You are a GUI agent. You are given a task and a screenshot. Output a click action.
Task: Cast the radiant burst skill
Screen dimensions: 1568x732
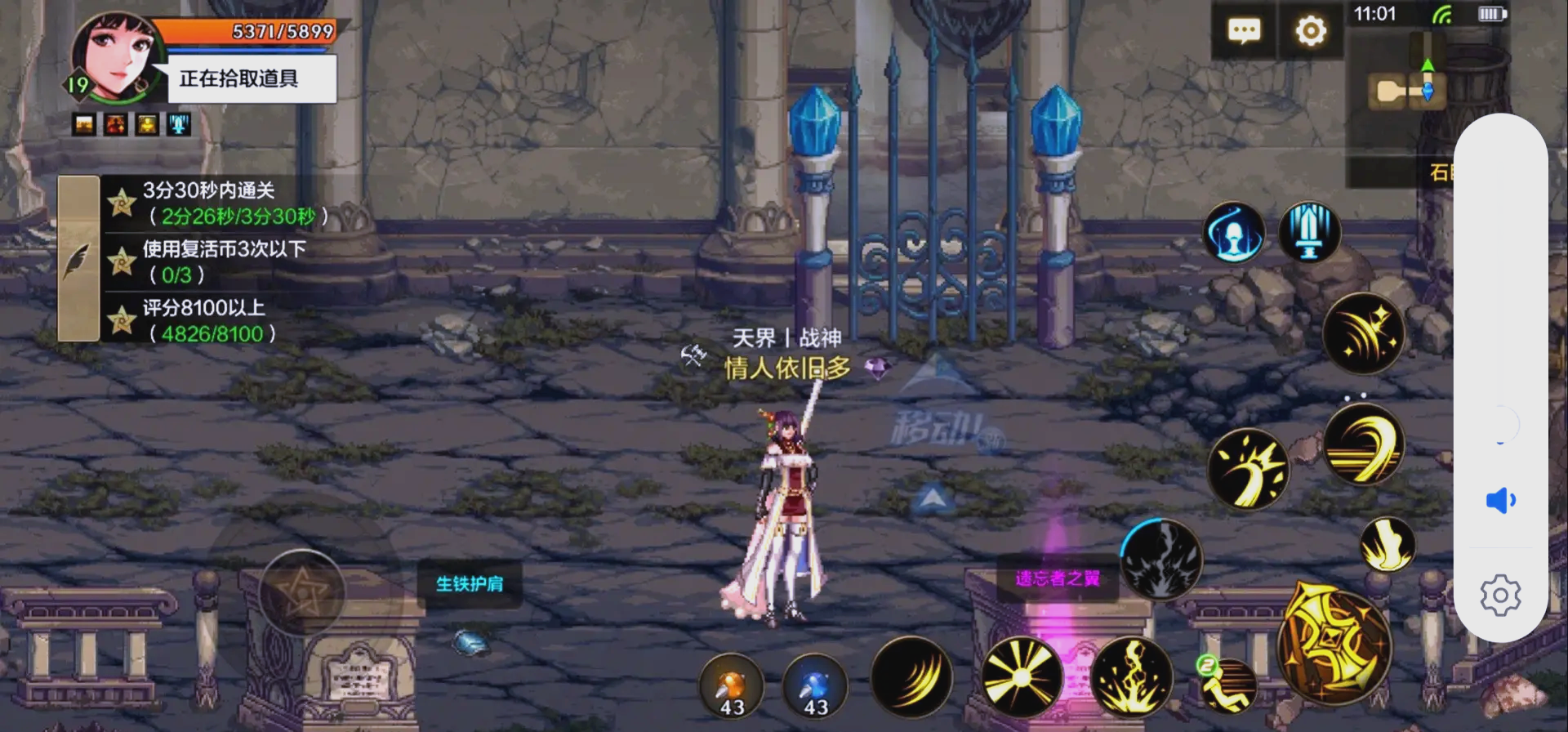click(1022, 677)
